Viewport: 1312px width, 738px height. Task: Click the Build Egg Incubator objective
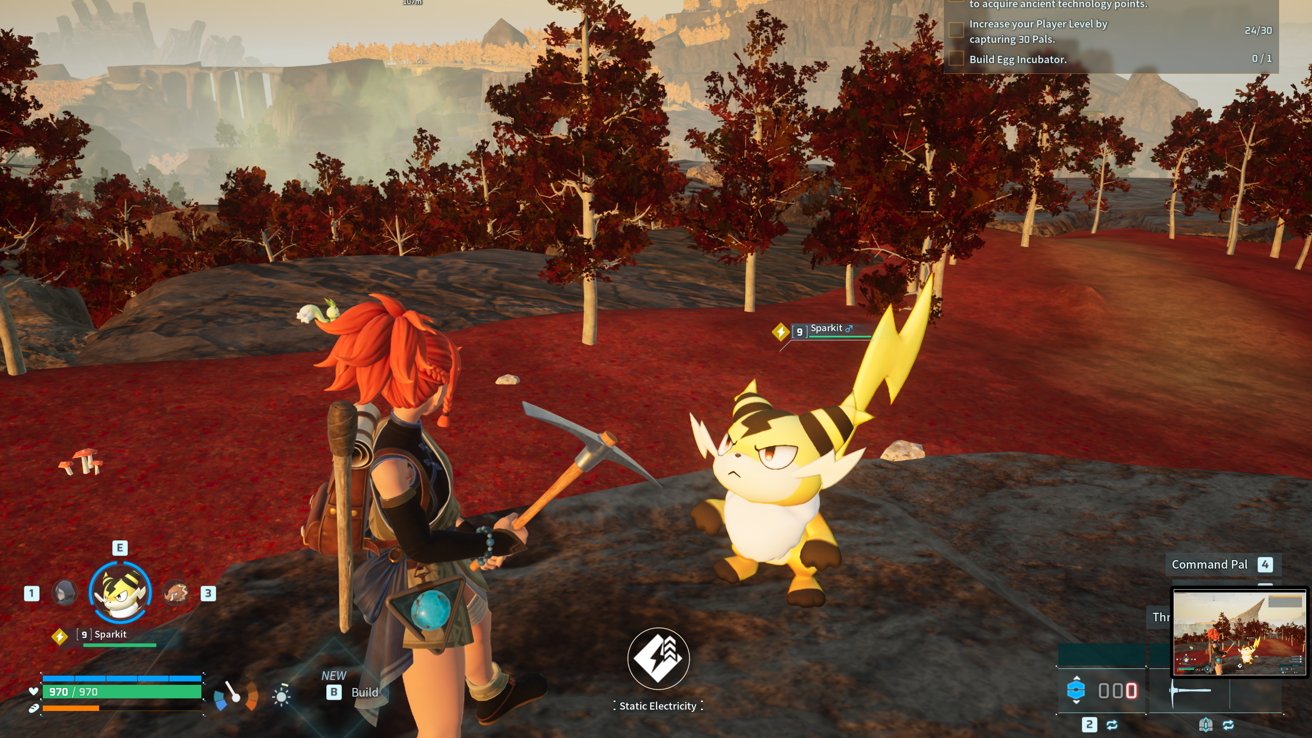pyautogui.click(x=1017, y=59)
